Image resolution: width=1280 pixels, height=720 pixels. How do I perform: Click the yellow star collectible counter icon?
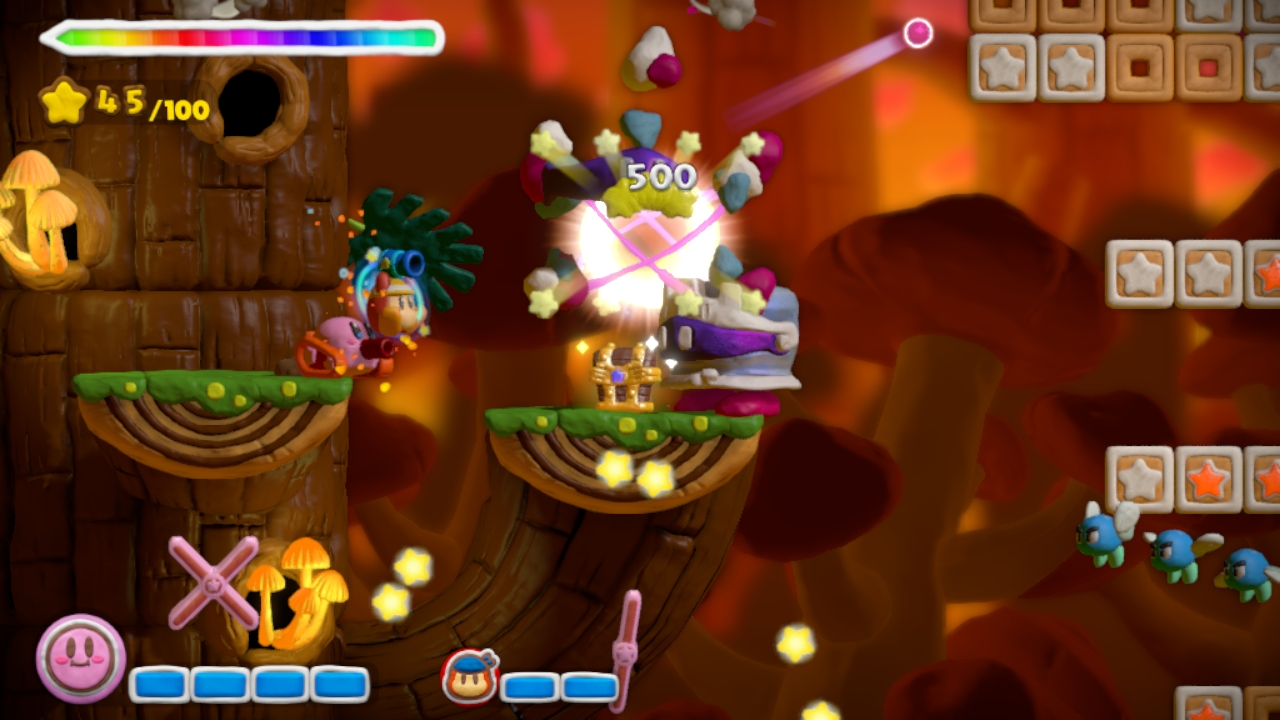[65, 101]
